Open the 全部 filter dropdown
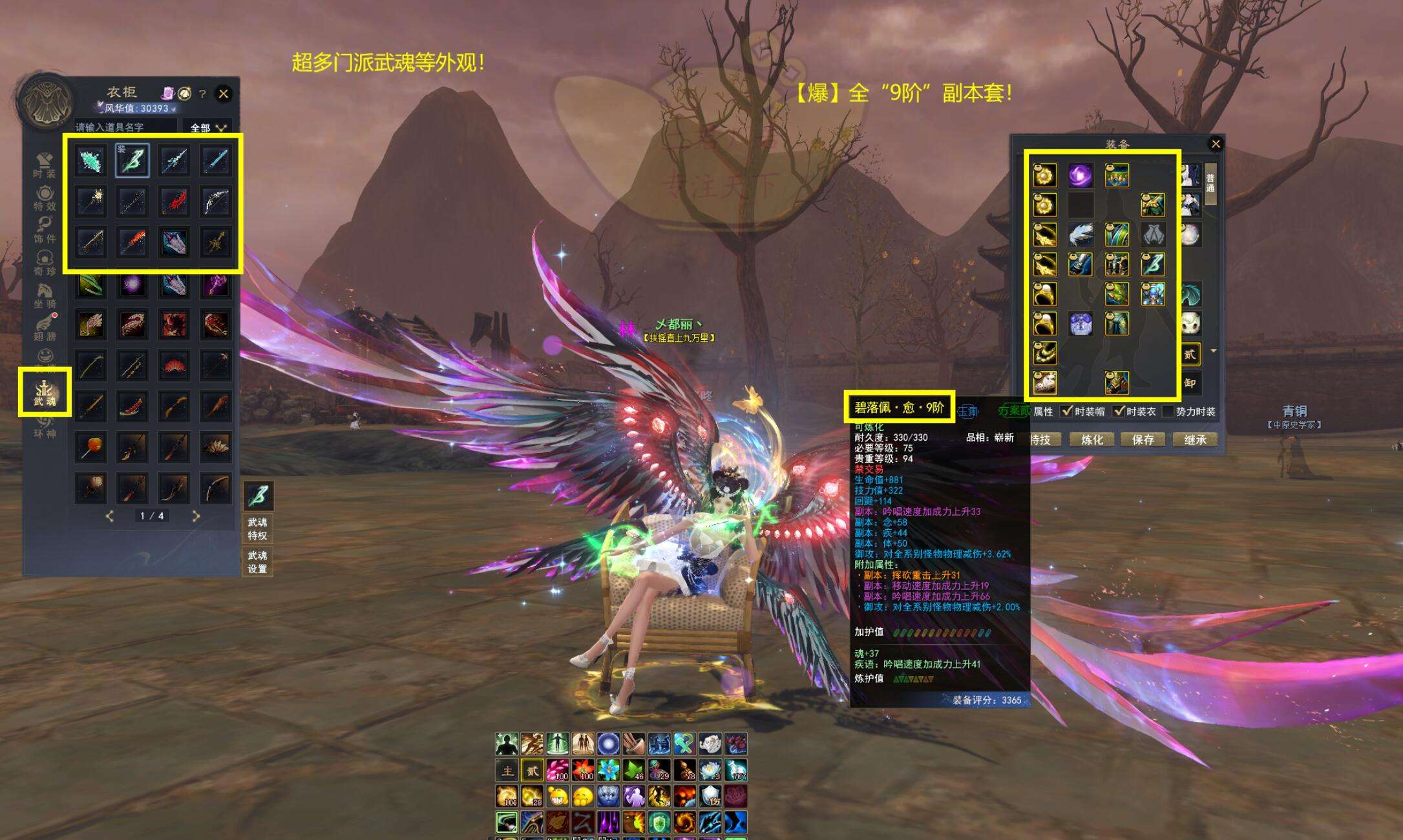 pyautogui.click(x=208, y=128)
